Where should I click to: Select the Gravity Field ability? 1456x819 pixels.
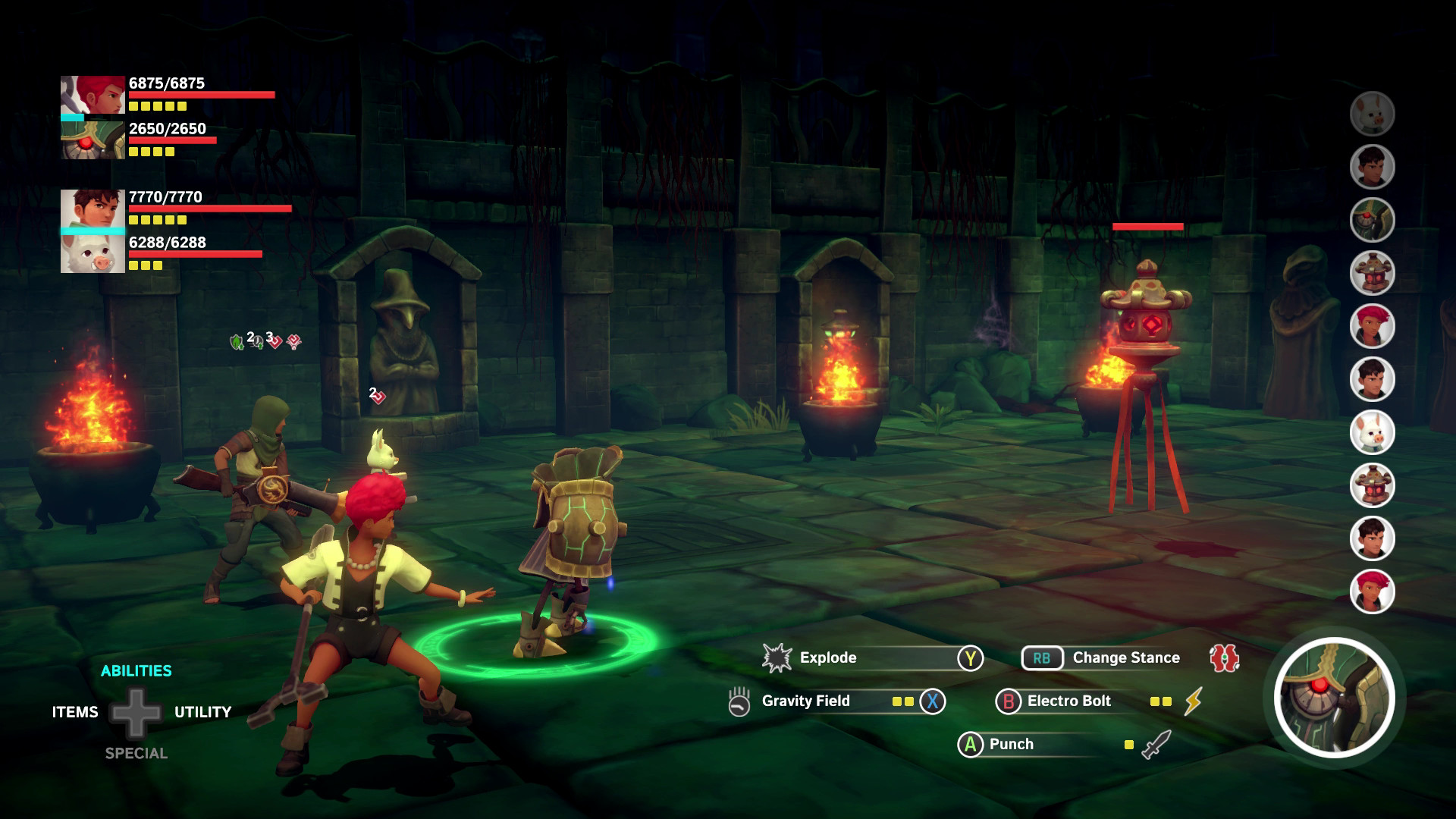[806, 701]
